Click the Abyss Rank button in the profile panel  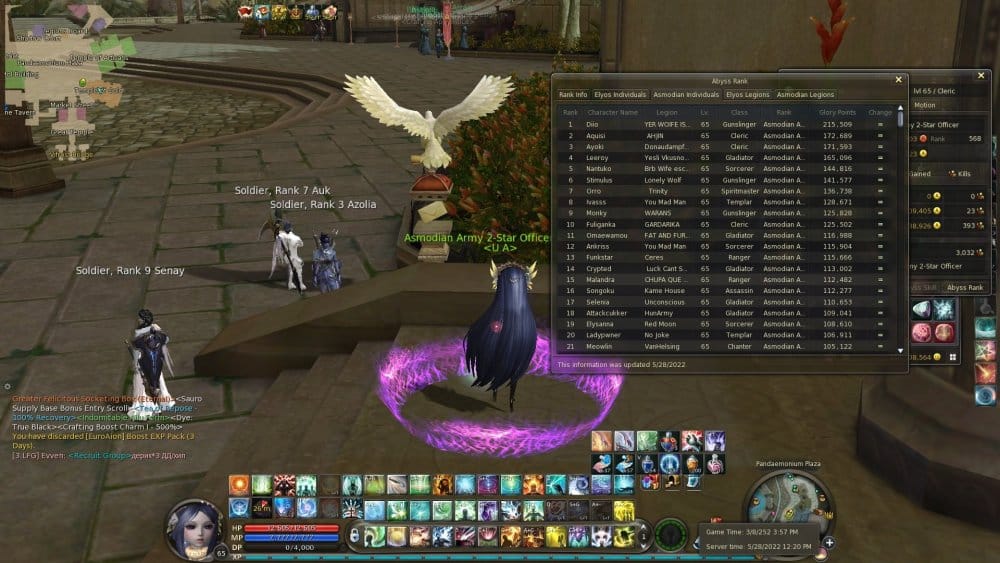pyautogui.click(x=965, y=287)
